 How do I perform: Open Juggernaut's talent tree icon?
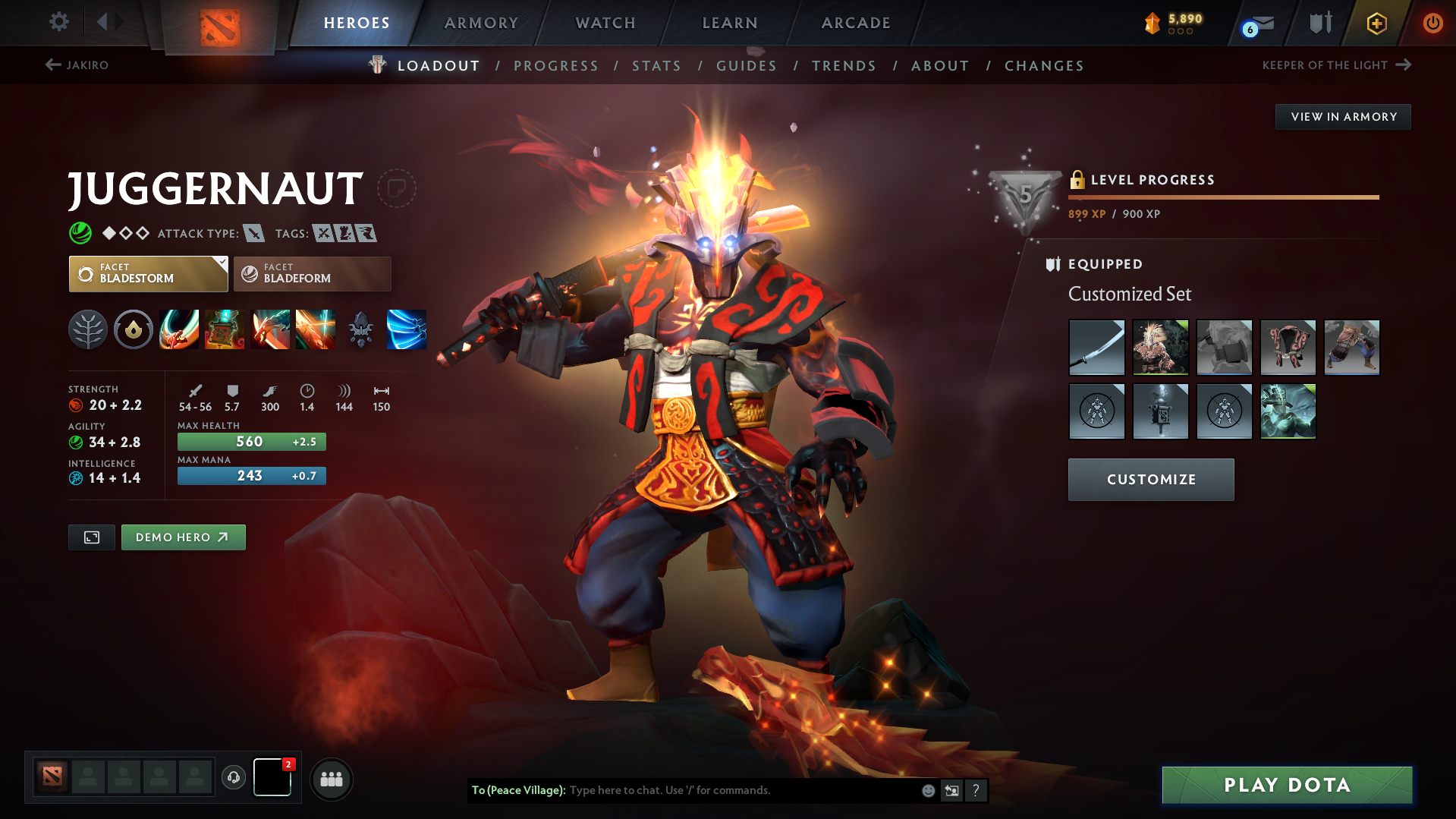coord(88,329)
